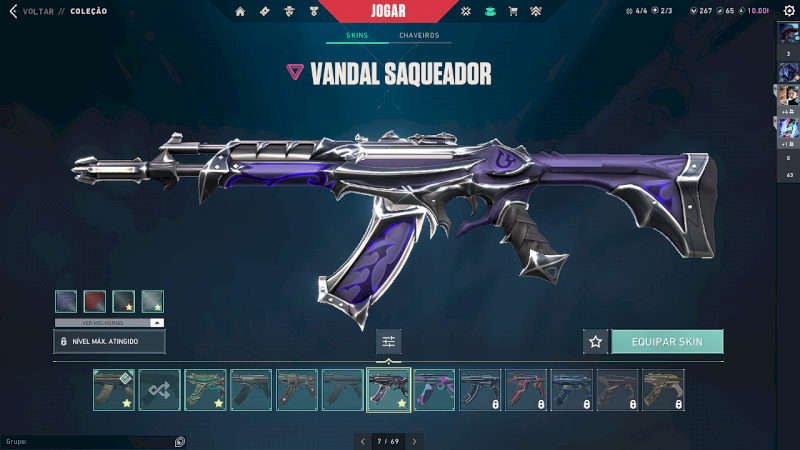Go to the next skin page arrow
Image resolution: width=800 pixels, height=450 pixels.
[x=415, y=440]
